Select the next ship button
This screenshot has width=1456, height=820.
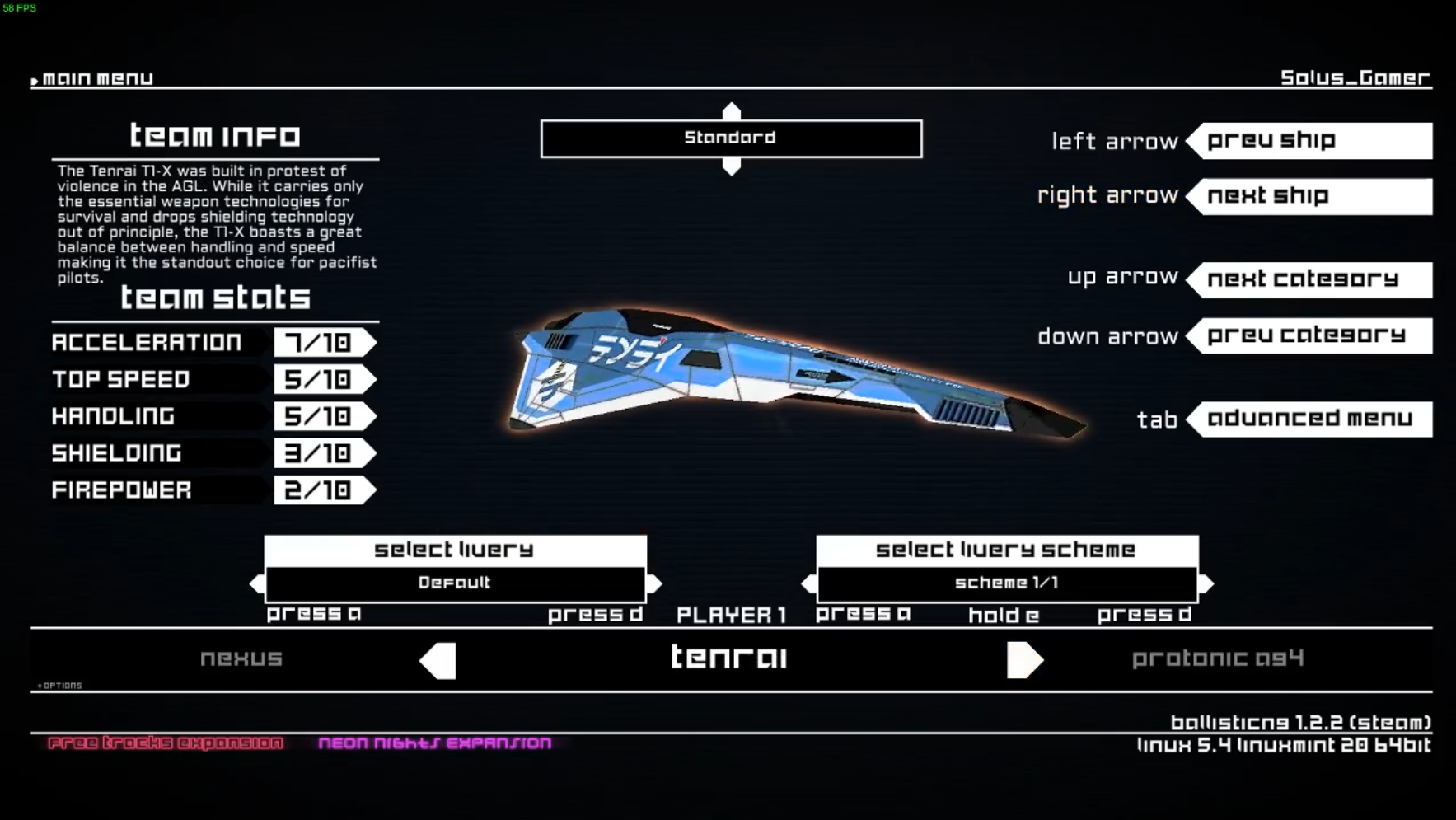pyautogui.click(x=1313, y=196)
